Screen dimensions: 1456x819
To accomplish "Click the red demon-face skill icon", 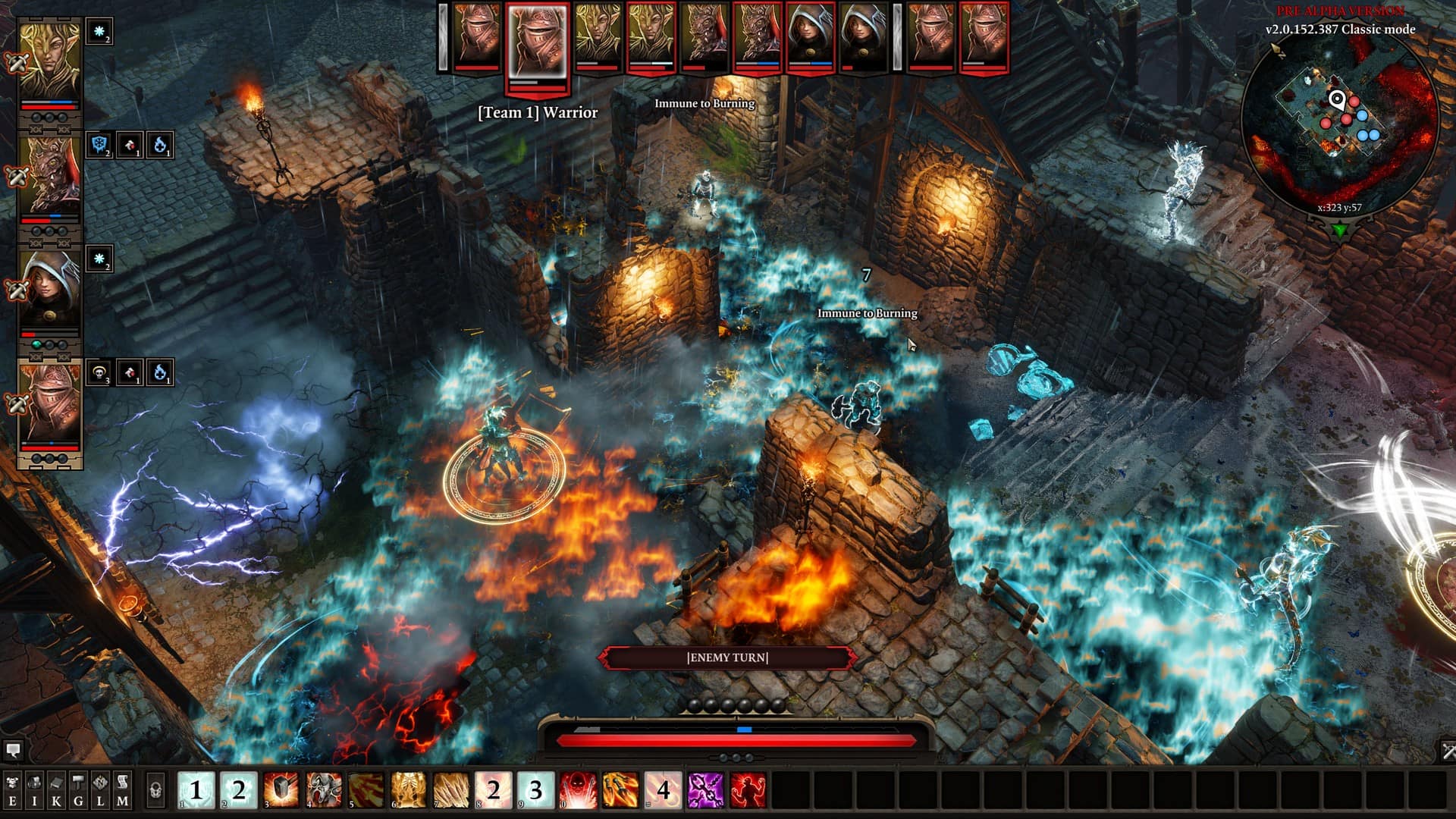I will 576,789.
